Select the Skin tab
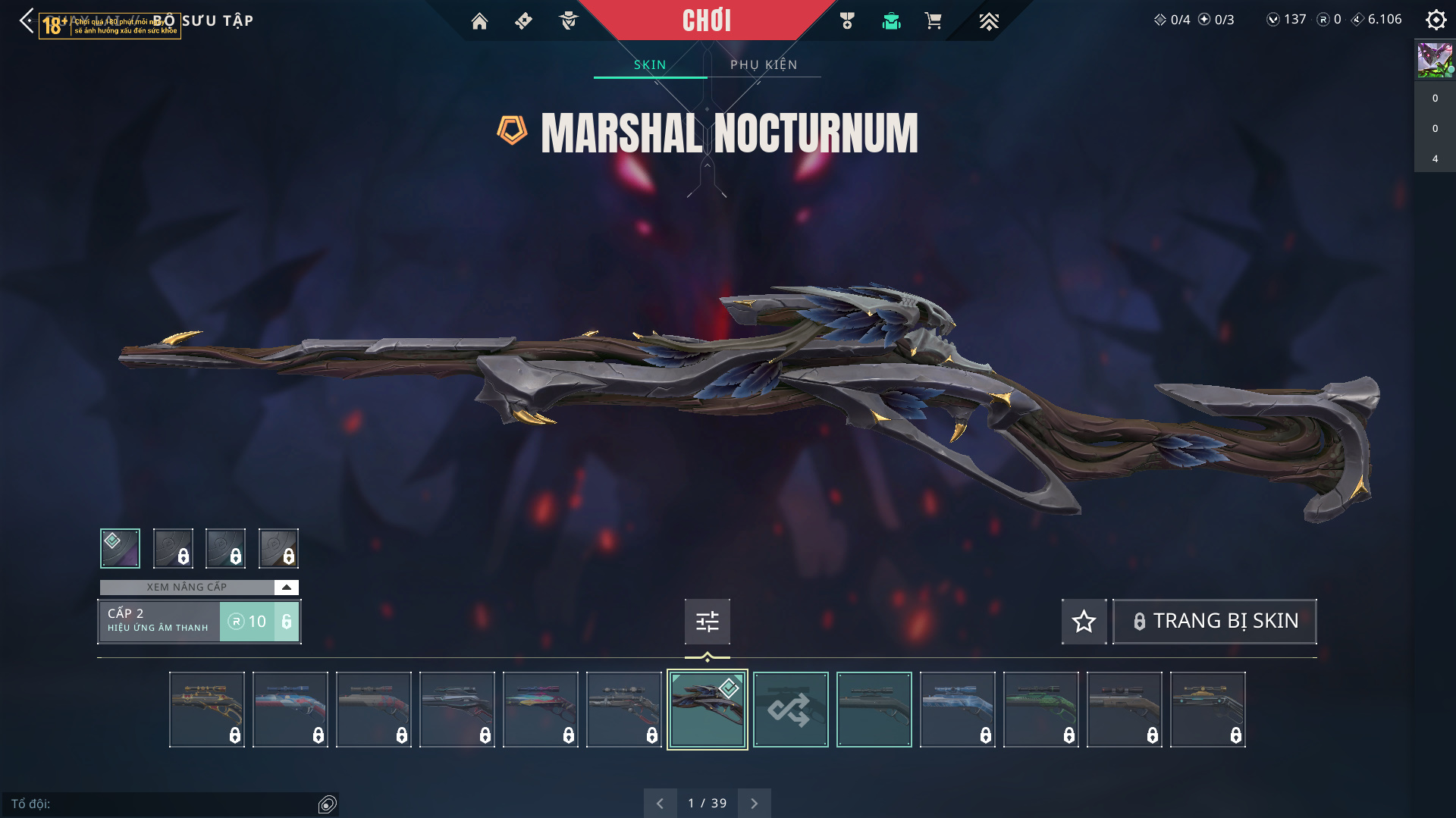 point(650,65)
